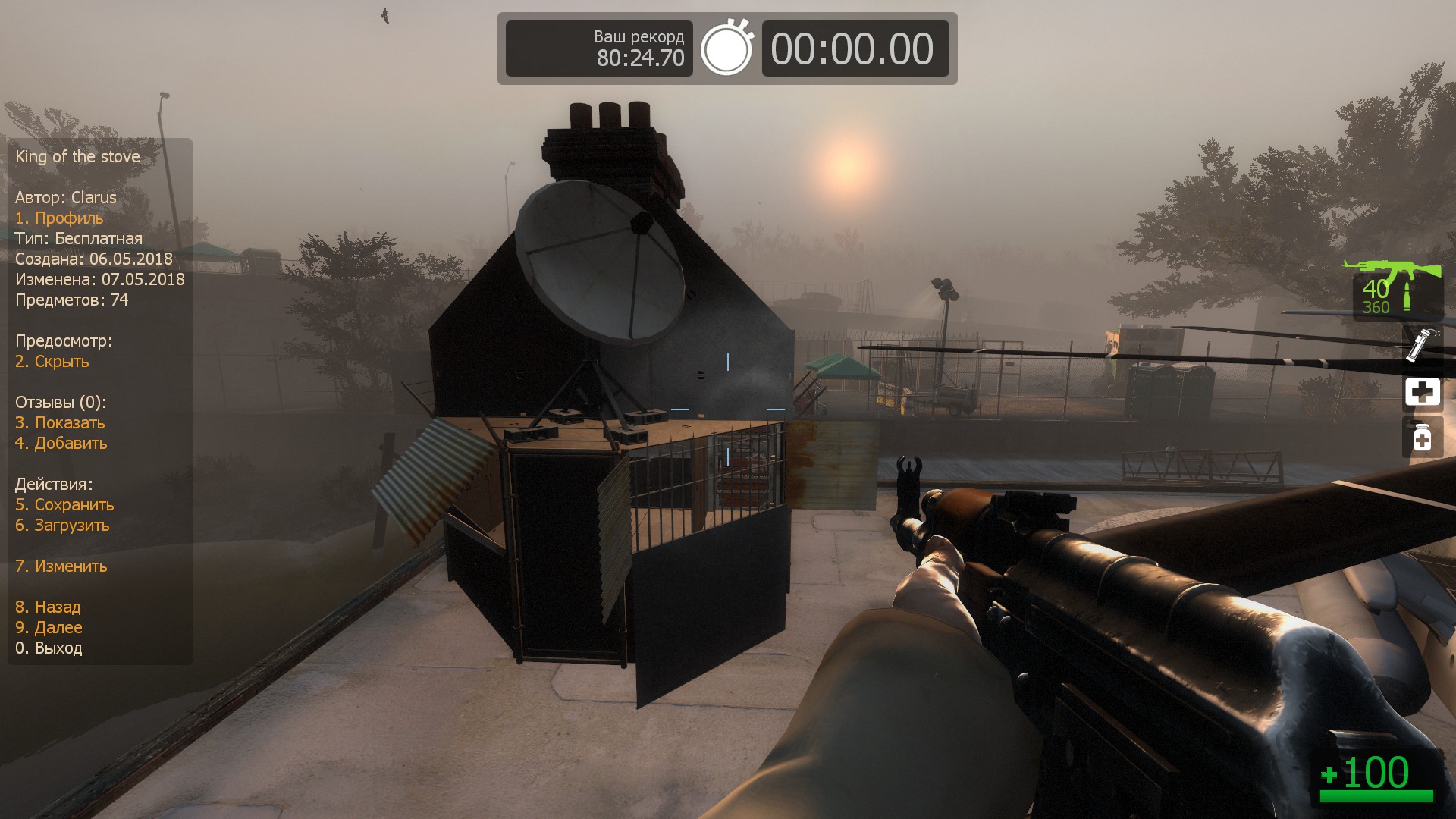The height and width of the screenshot is (819, 1456).
Task: Save the build (Сохранить)
Action: [x=64, y=505]
